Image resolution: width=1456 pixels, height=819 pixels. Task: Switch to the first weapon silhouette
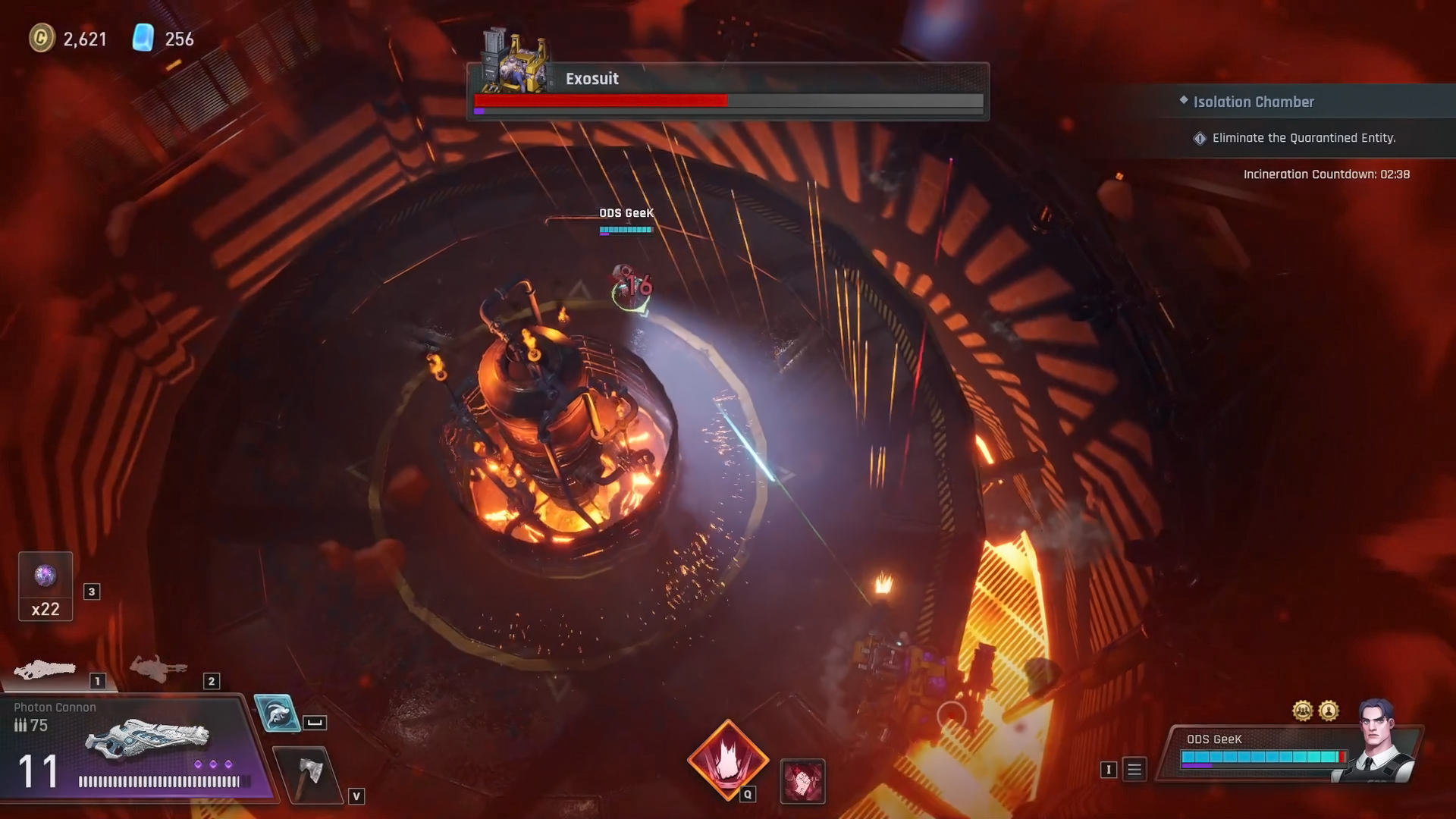[x=45, y=669]
